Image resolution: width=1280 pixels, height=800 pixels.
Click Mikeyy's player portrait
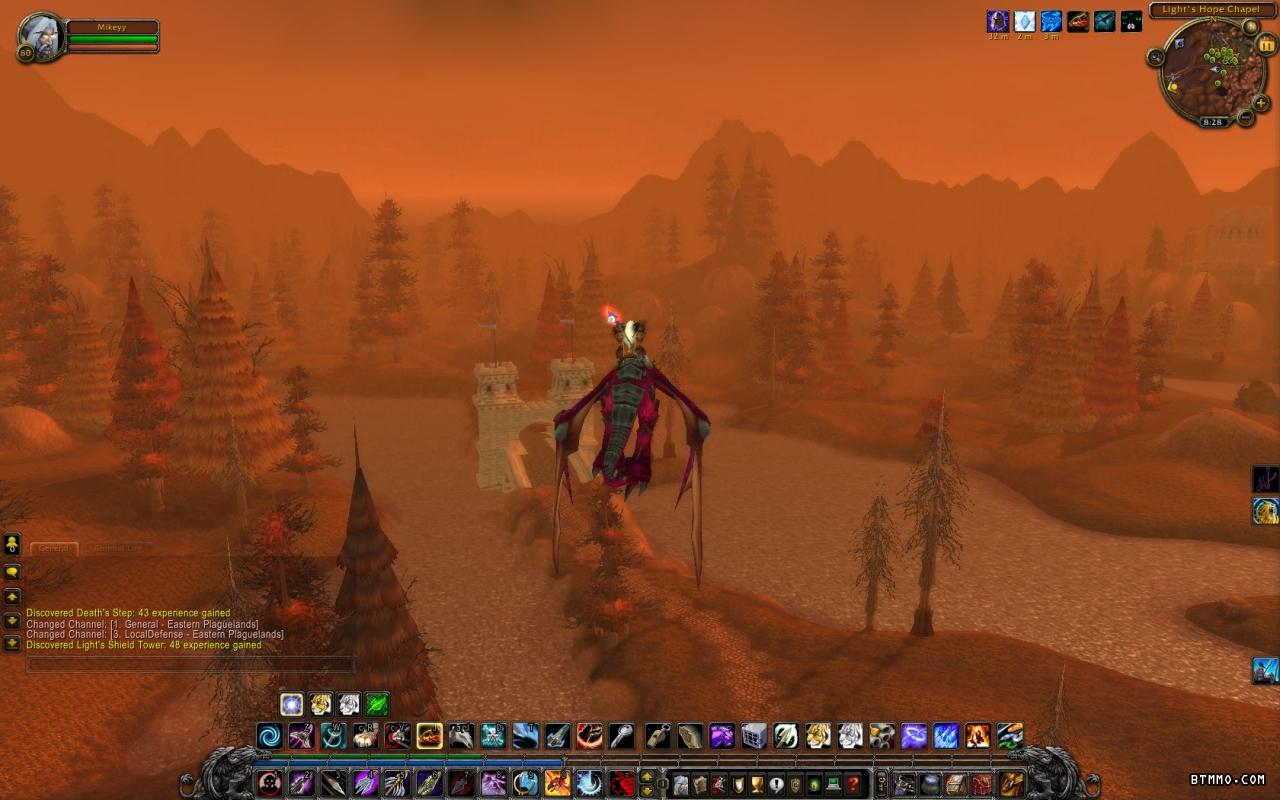coord(40,36)
